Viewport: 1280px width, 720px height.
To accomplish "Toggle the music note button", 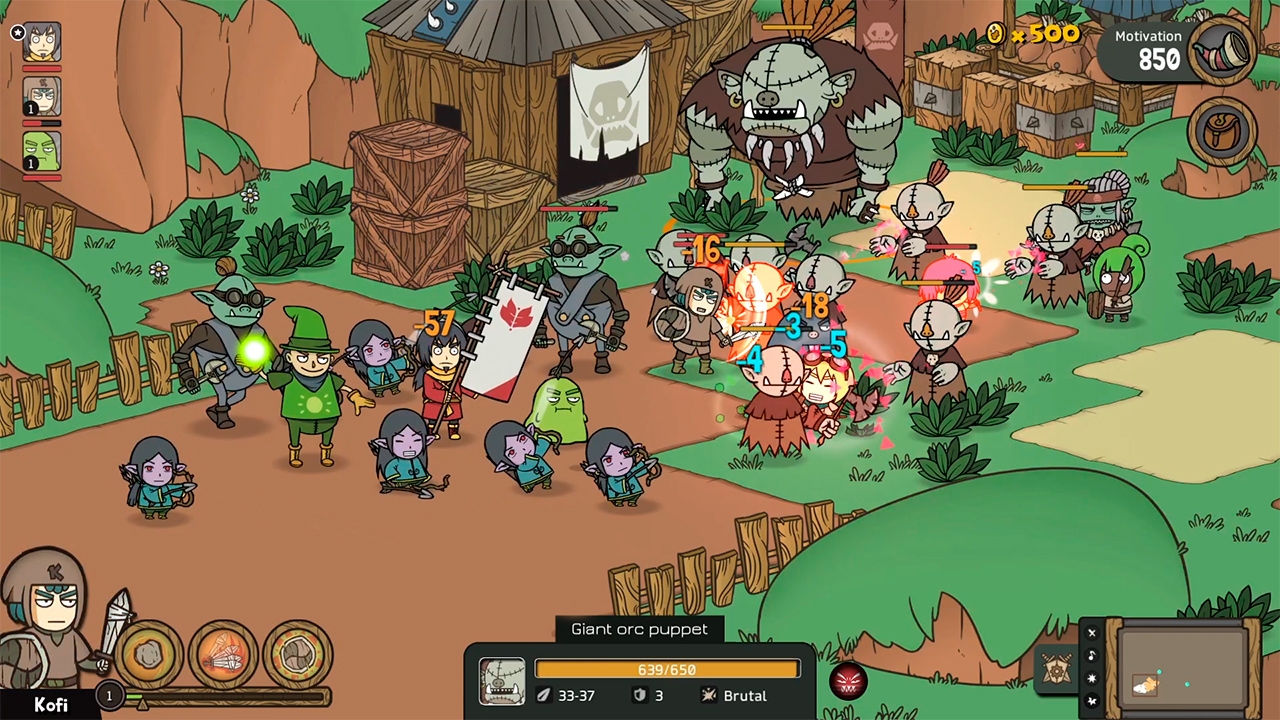I will 1092,655.
